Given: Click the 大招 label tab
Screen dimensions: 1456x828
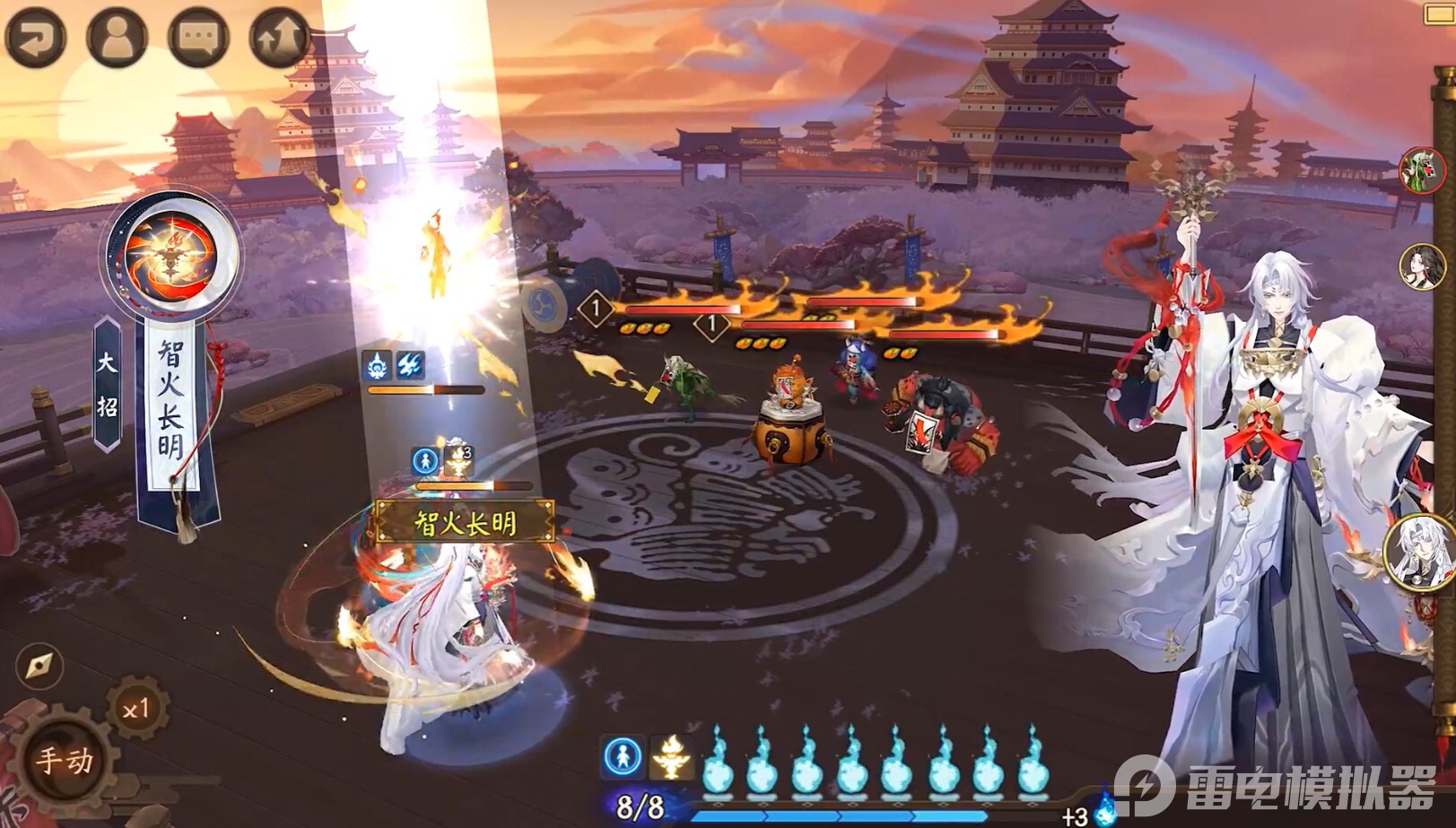Looking at the screenshot, I should click(x=107, y=384).
